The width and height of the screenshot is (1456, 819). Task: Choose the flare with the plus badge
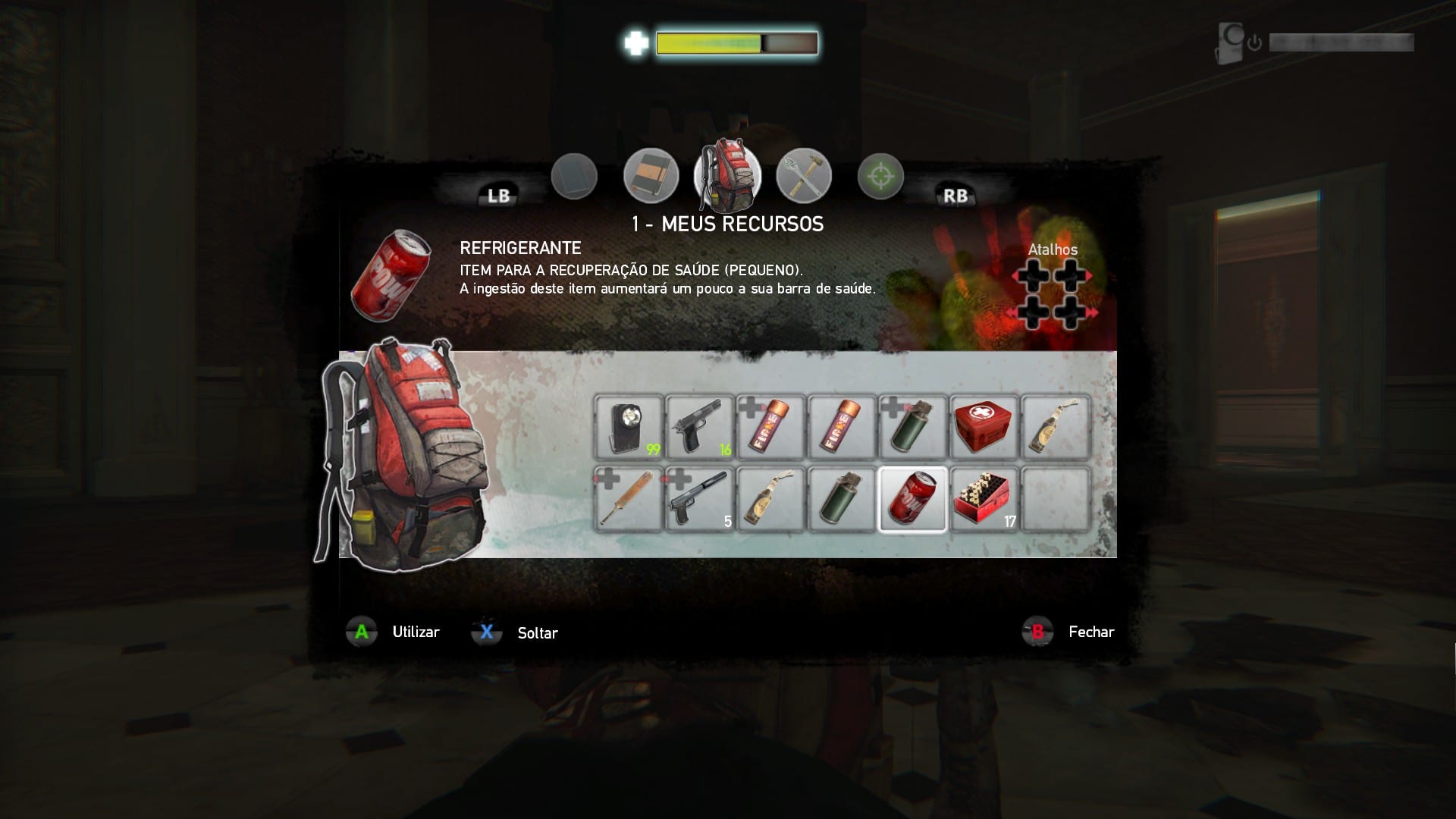click(x=770, y=427)
